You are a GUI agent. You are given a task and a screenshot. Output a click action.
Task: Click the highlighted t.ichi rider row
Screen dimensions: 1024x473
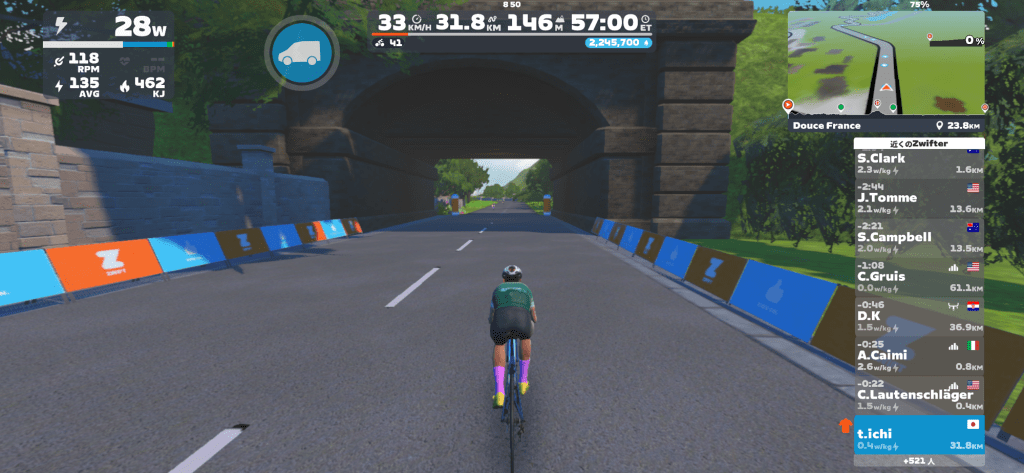[919, 437]
